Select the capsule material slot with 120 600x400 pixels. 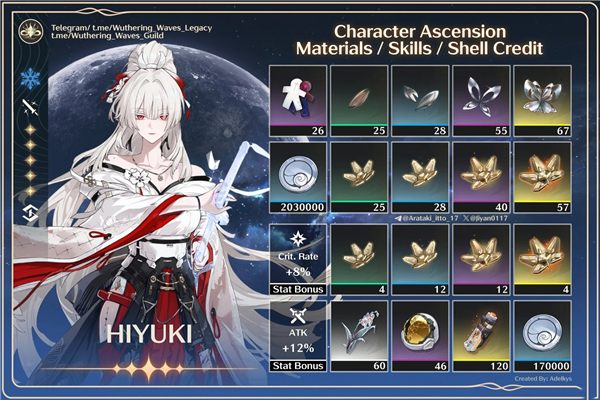(x=481, y=335)
